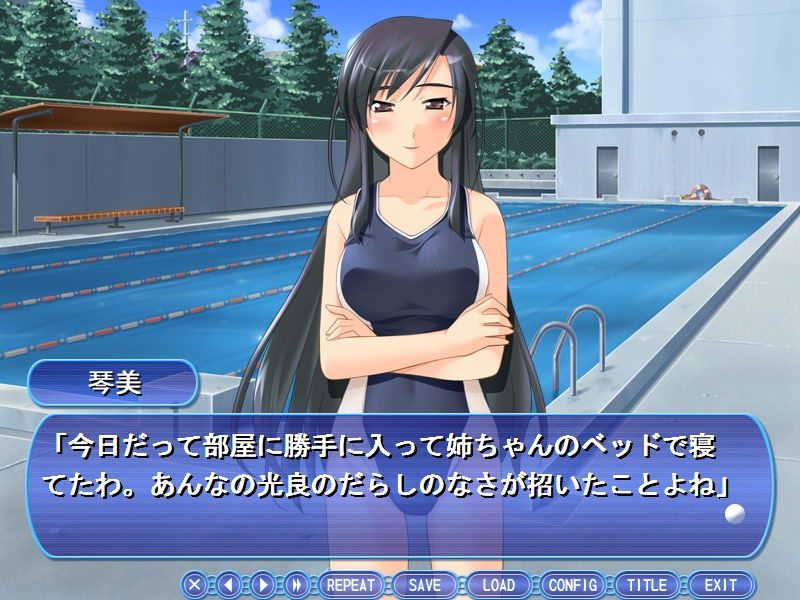This screenshot has height=600, width=800.
Task: Open the SAVE menu
Action: tap(424, 585)
